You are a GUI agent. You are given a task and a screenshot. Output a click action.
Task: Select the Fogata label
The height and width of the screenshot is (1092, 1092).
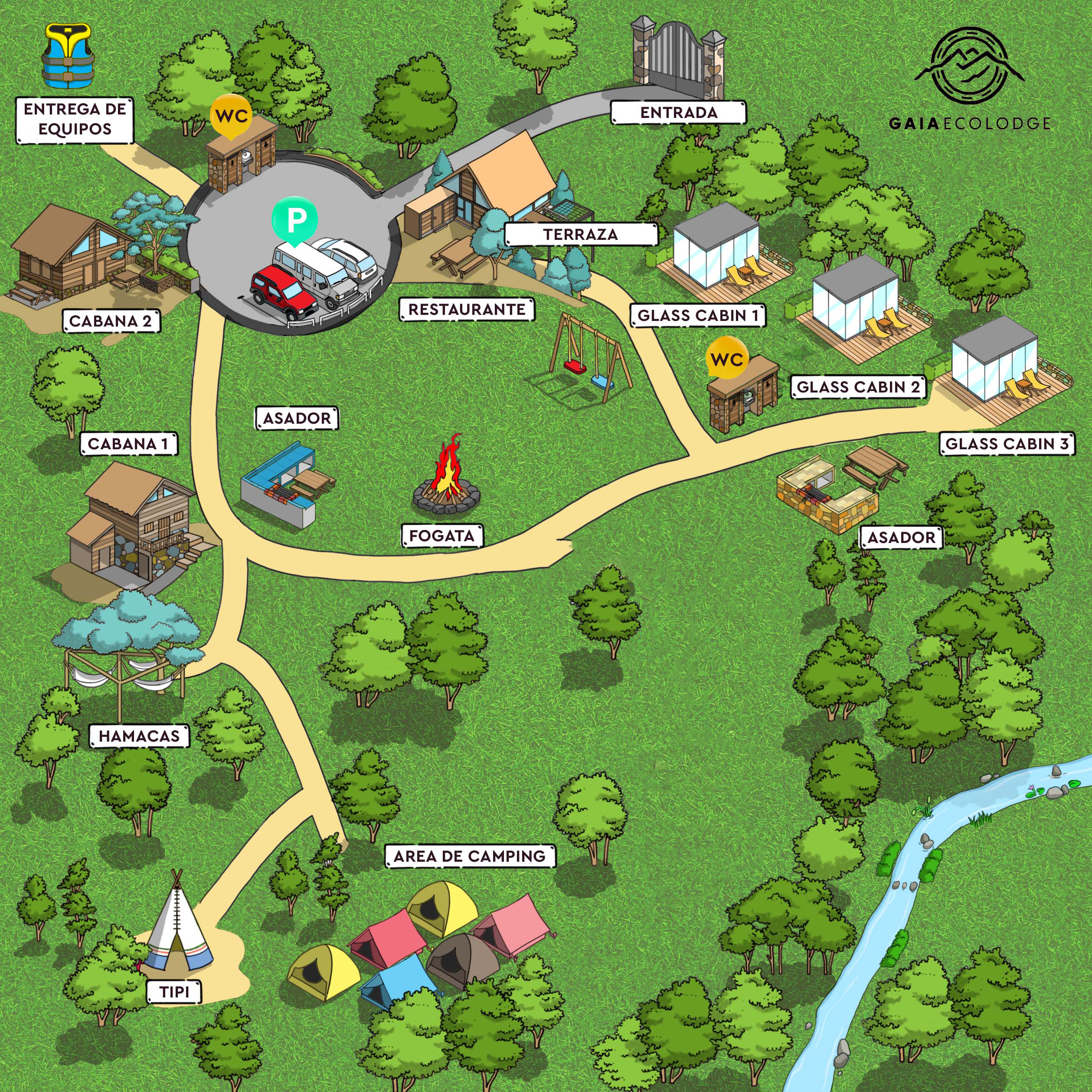tap(442, 535)
